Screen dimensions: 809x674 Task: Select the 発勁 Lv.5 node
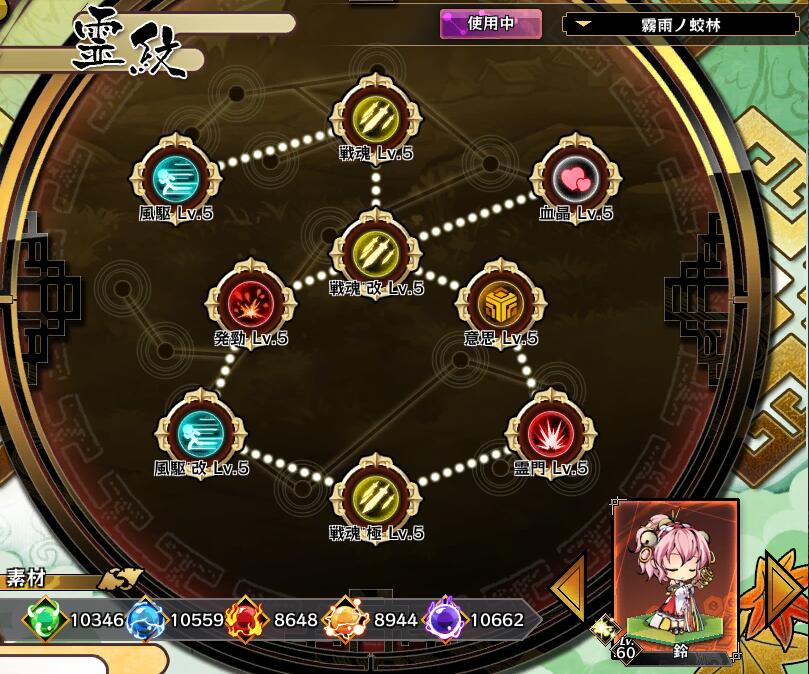click(x=250, y=302)
